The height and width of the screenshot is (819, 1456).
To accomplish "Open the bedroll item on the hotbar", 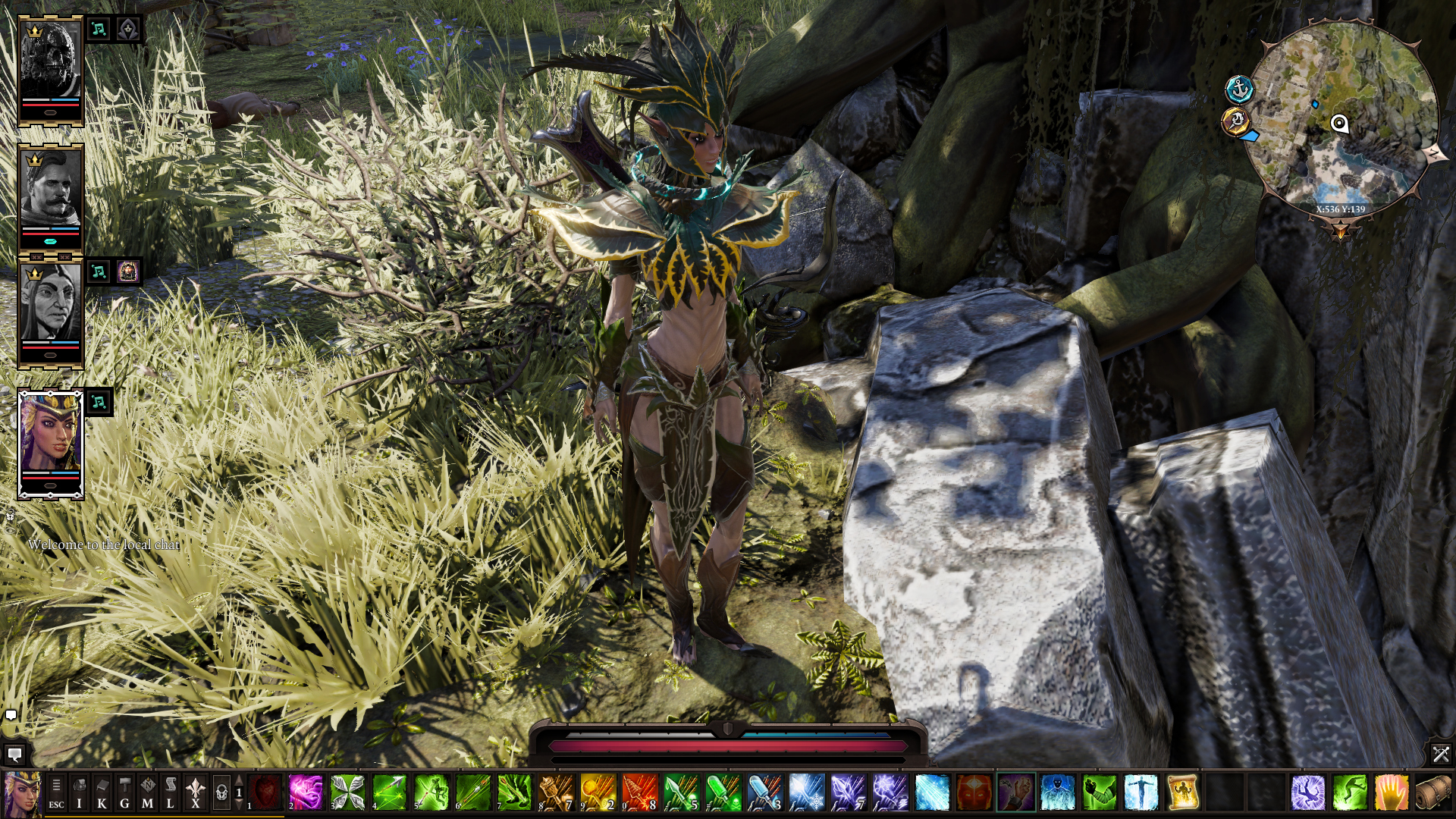I will [1432, 793].
